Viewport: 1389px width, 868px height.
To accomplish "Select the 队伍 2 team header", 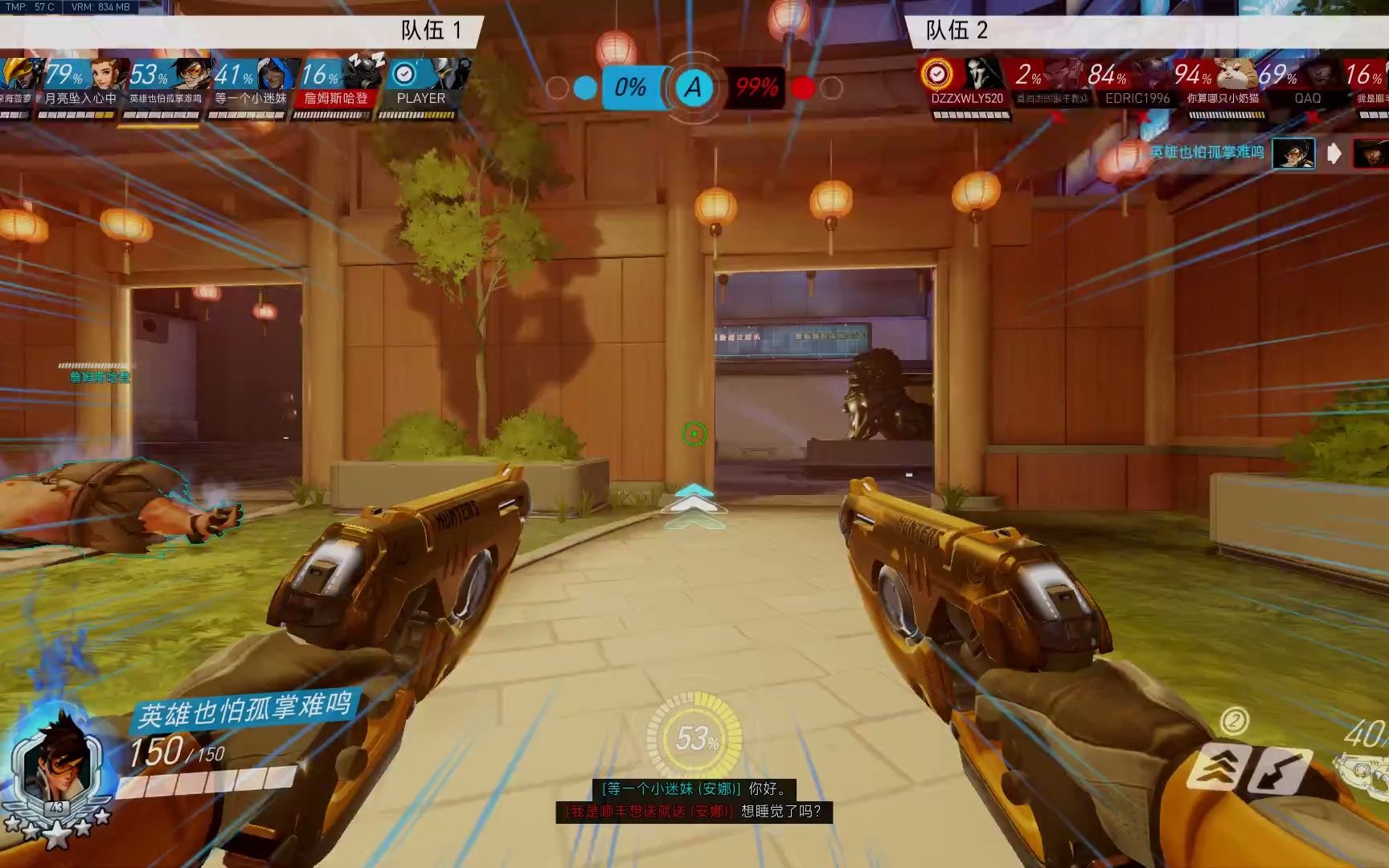I will tap(957, 31).
